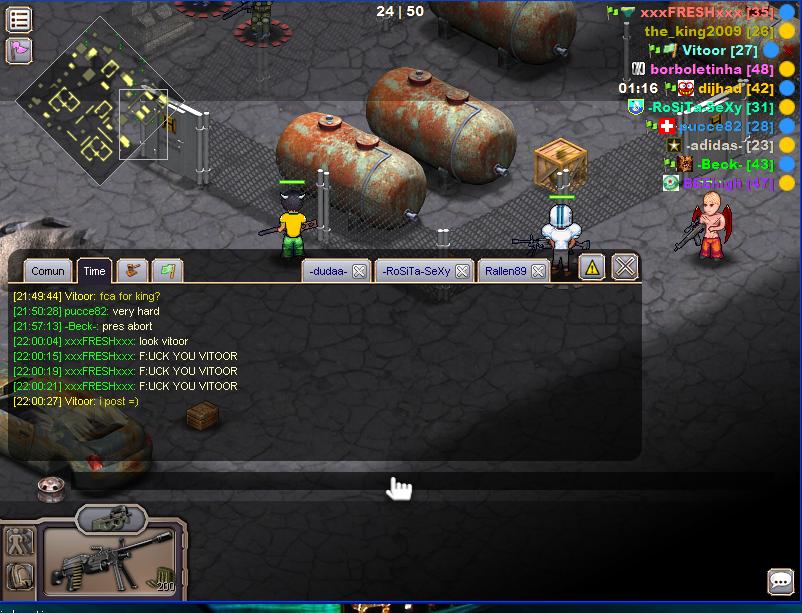This screenshot has height=613, width=802.
Task: Open the green flag chat tab
Action: tap(167, 270)
